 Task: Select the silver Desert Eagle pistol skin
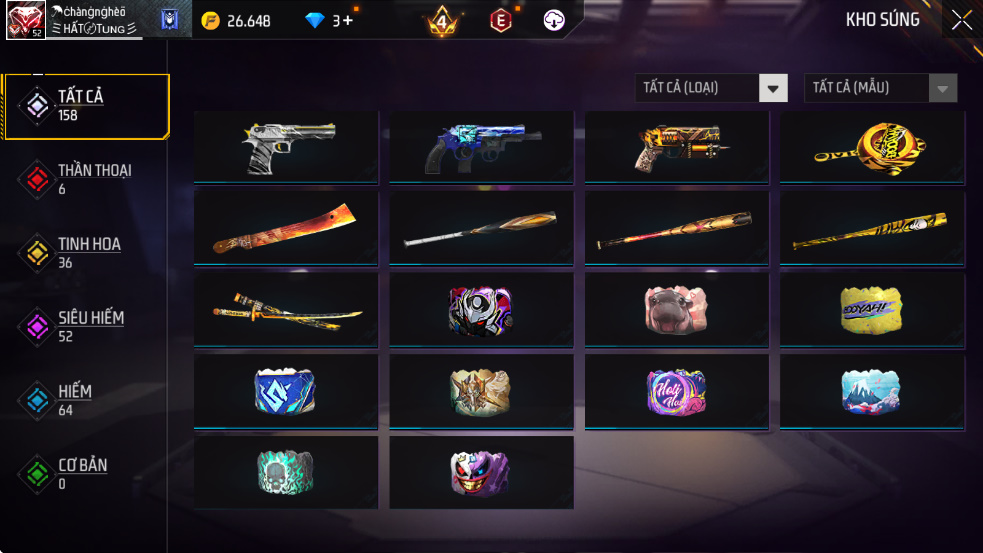286,146
